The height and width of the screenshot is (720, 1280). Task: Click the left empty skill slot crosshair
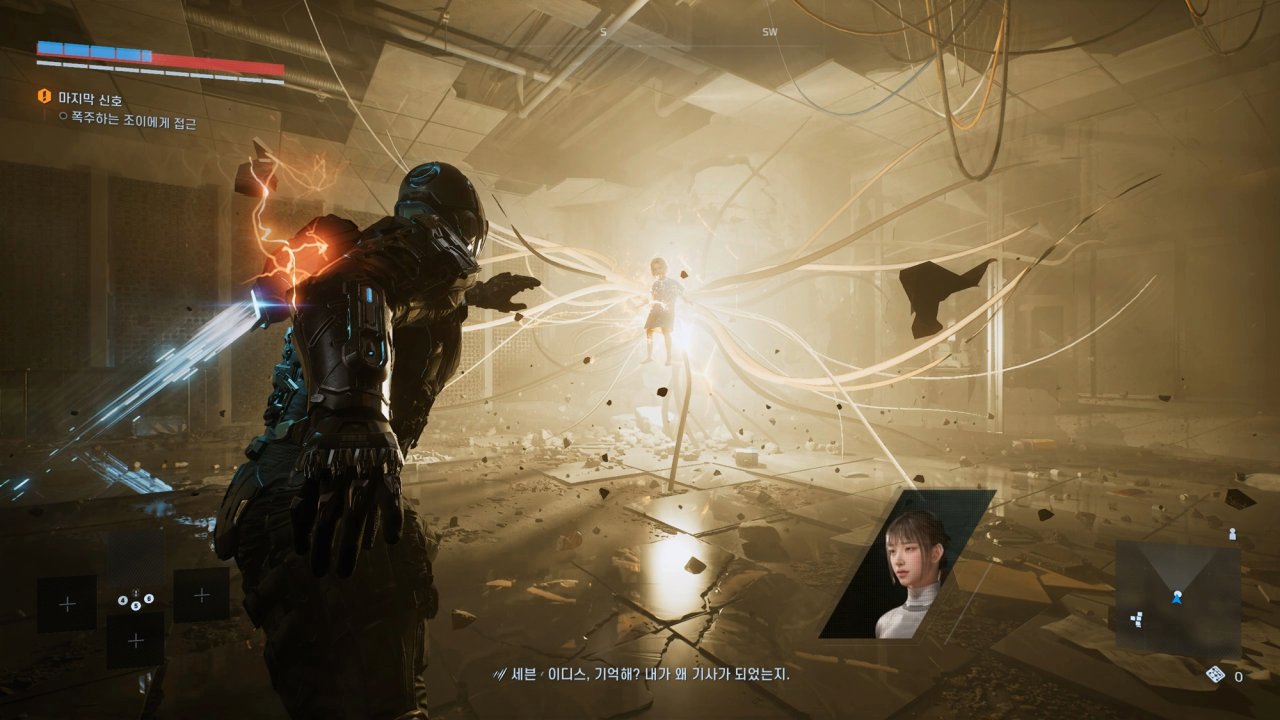click(x=67, y=603)
